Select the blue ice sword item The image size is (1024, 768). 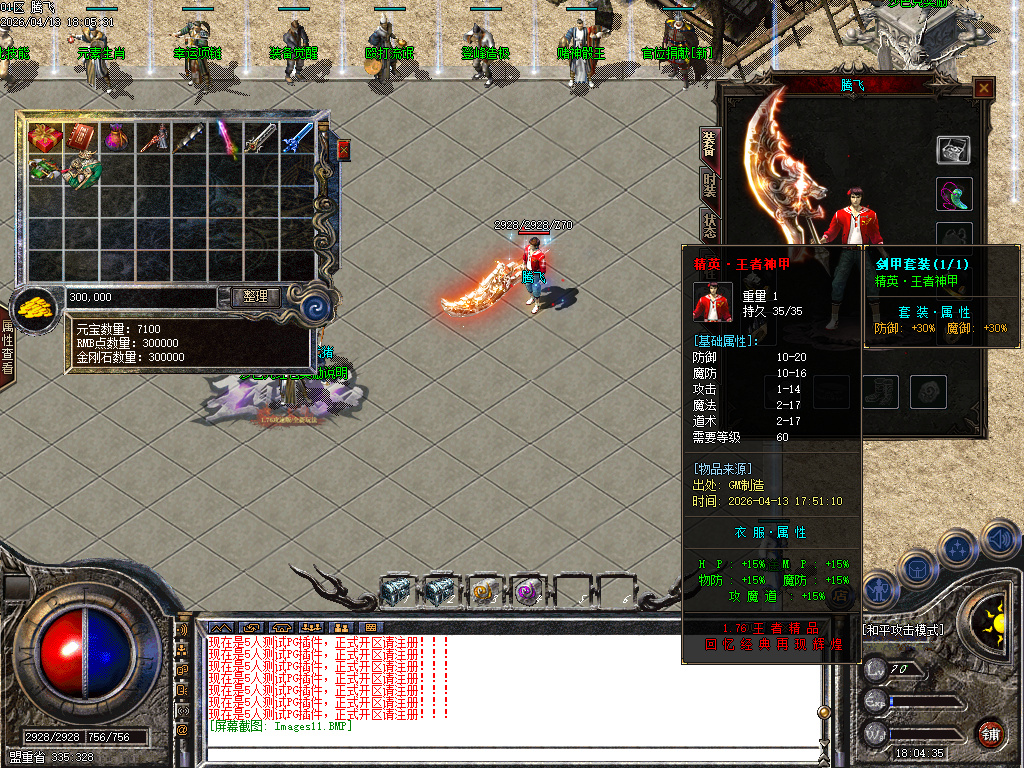coord(297,138)
